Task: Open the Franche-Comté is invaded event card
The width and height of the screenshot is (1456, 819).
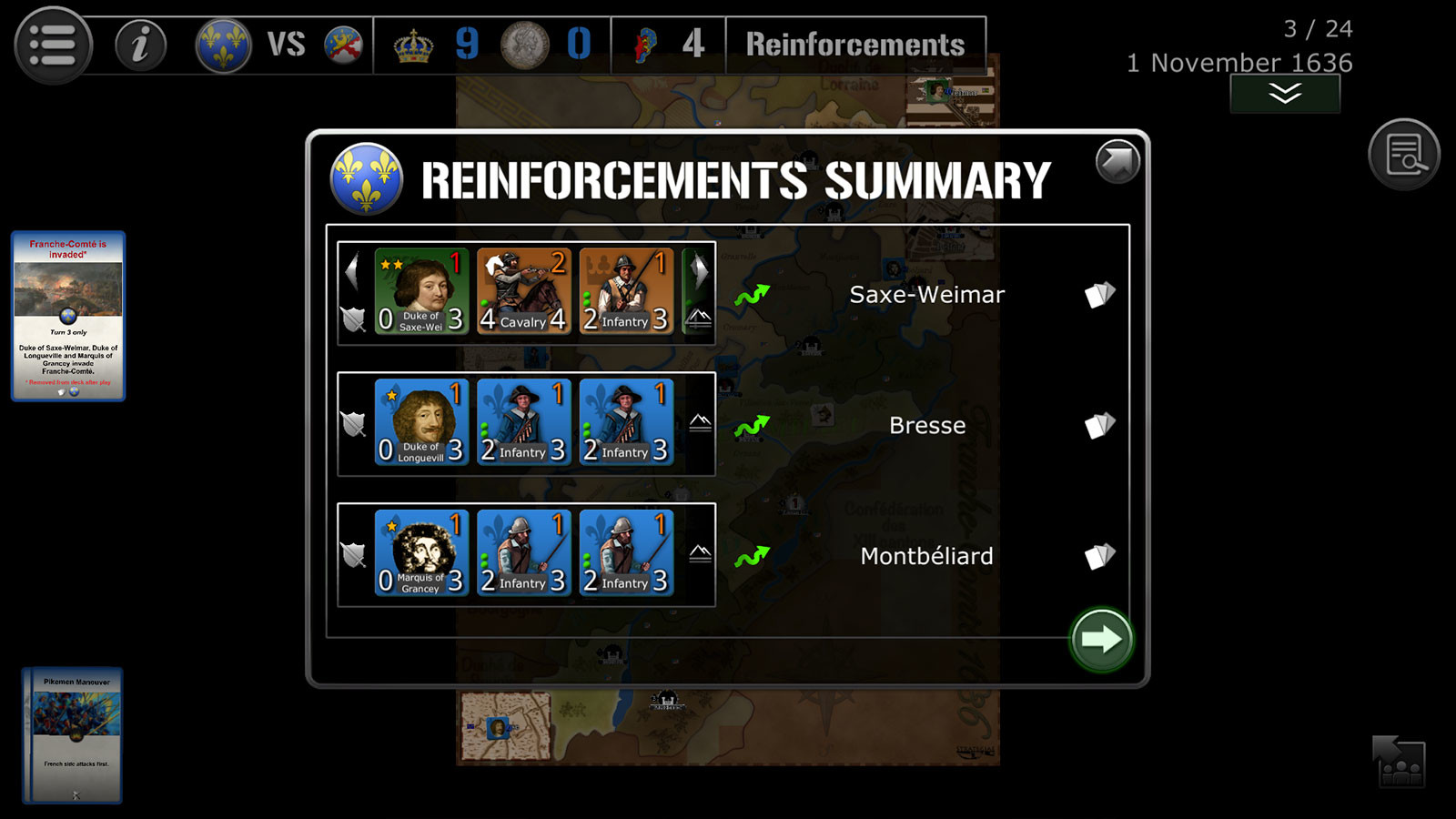Action: [69, 317]
